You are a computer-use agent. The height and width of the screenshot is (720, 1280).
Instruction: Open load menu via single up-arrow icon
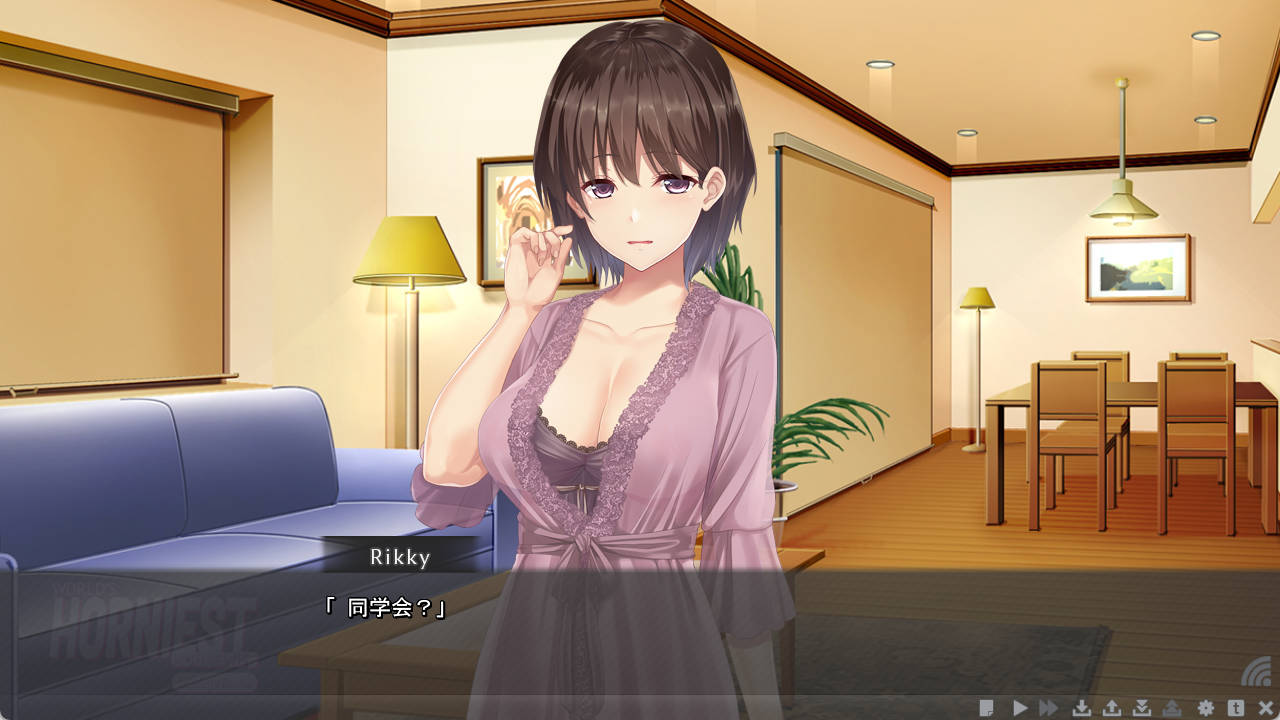pyautogui.click(x=1111, y=708)
